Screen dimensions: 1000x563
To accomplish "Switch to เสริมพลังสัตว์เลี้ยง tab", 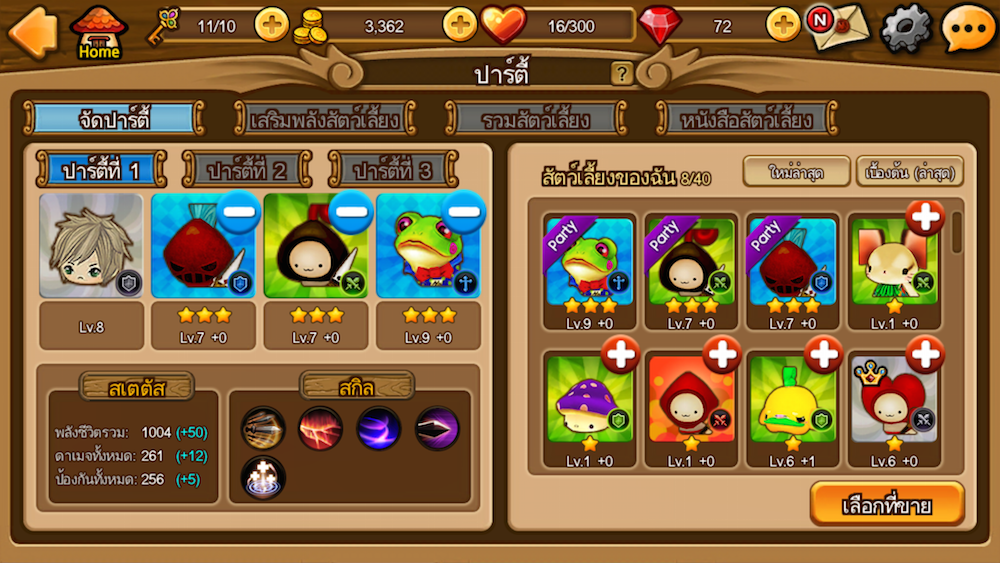I will (323, 120).
